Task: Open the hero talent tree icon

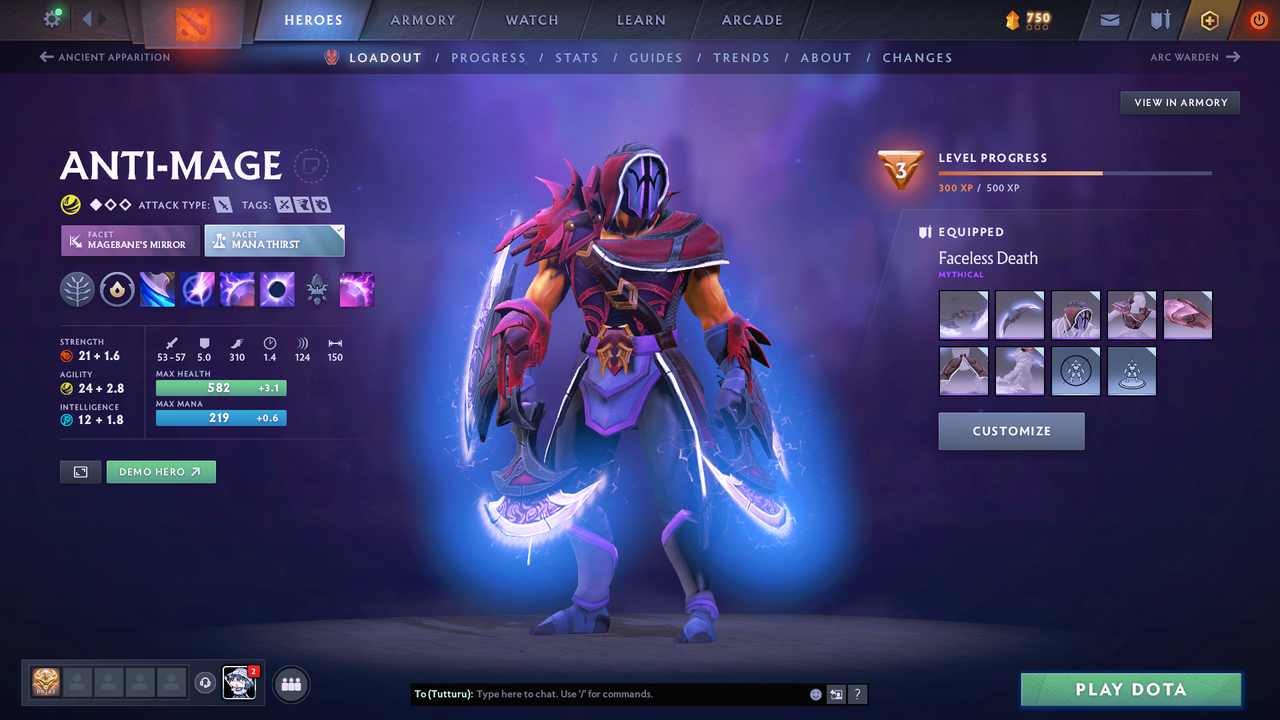Action: (x=77, y=290)
